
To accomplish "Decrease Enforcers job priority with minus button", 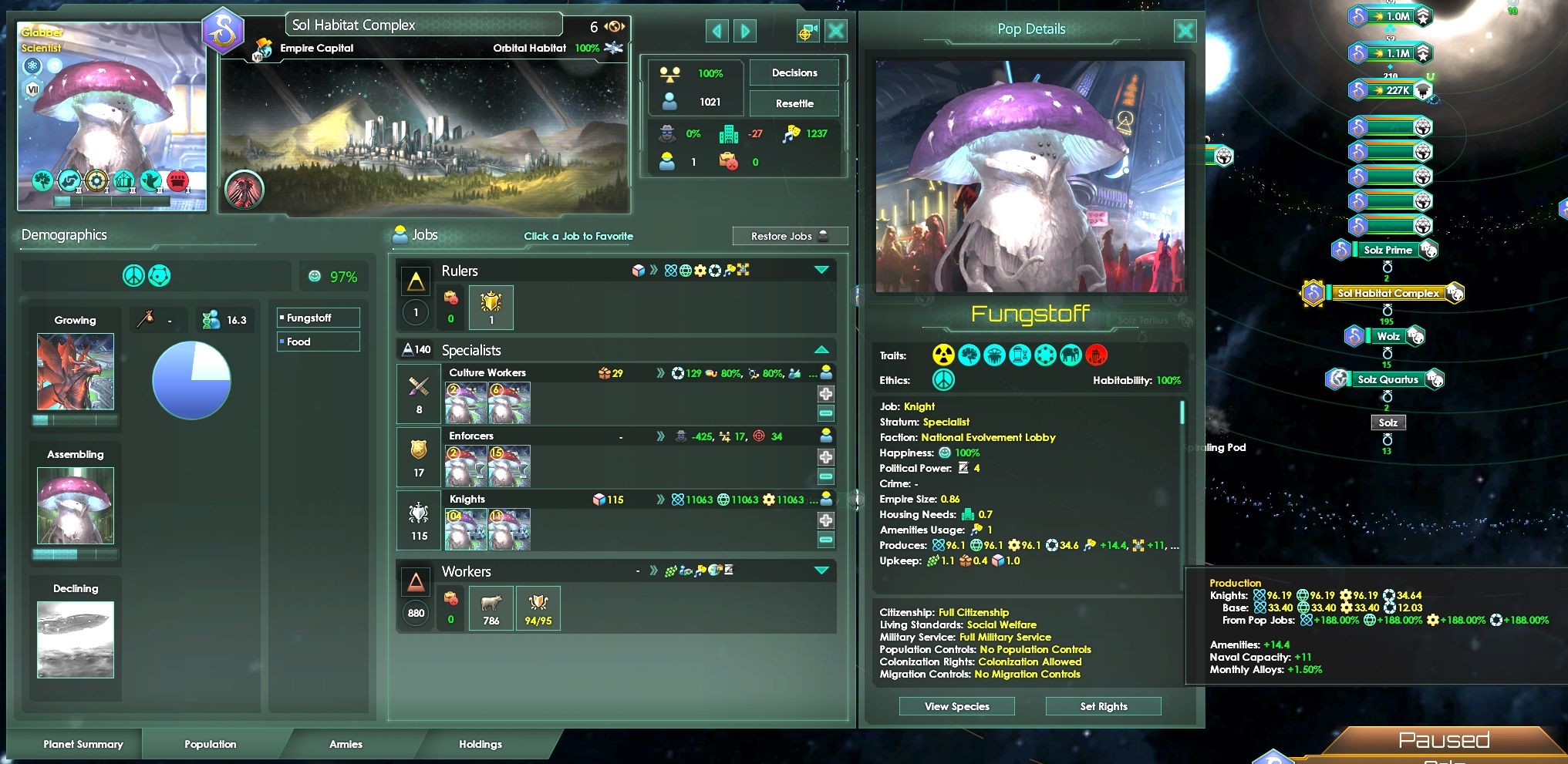I will click(x=825, y=476).
